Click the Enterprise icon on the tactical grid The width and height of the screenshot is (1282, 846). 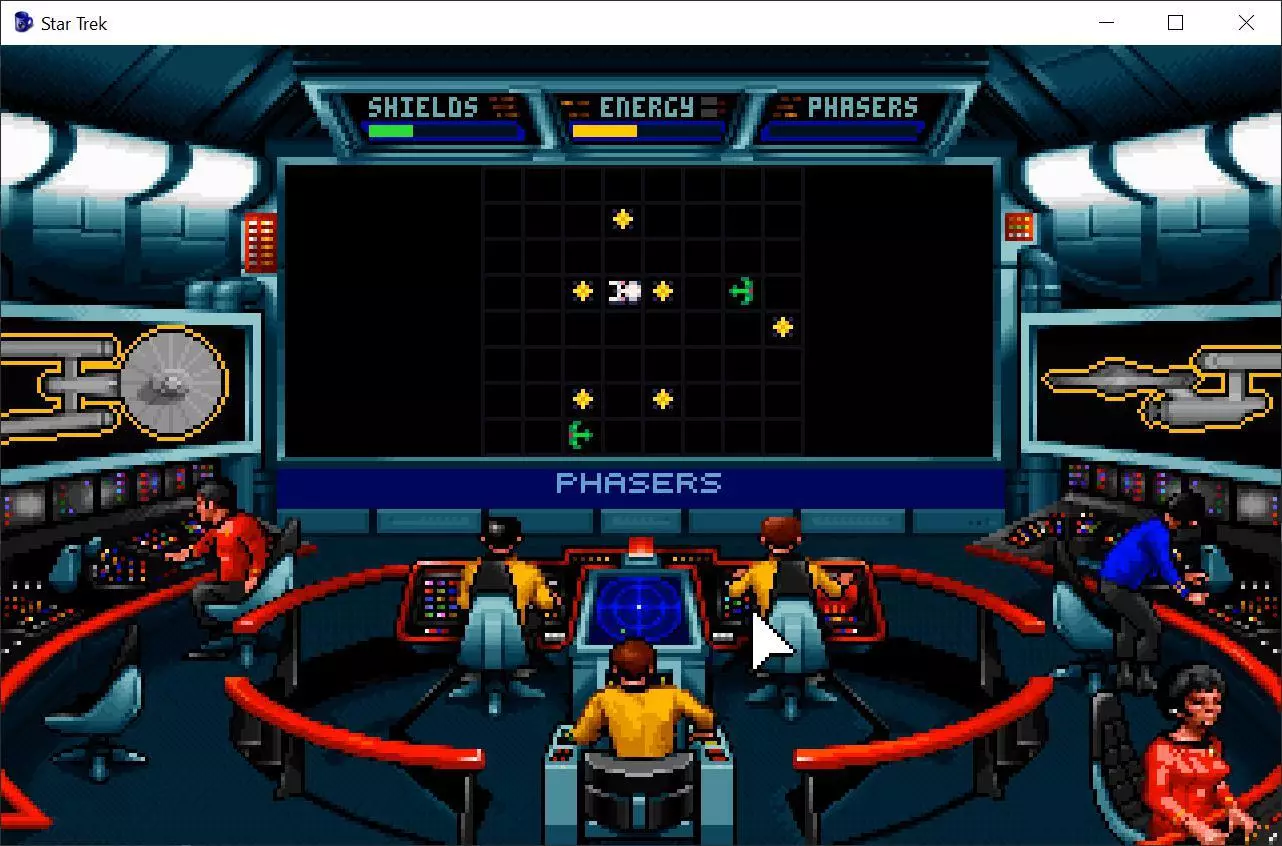point(626,290)
